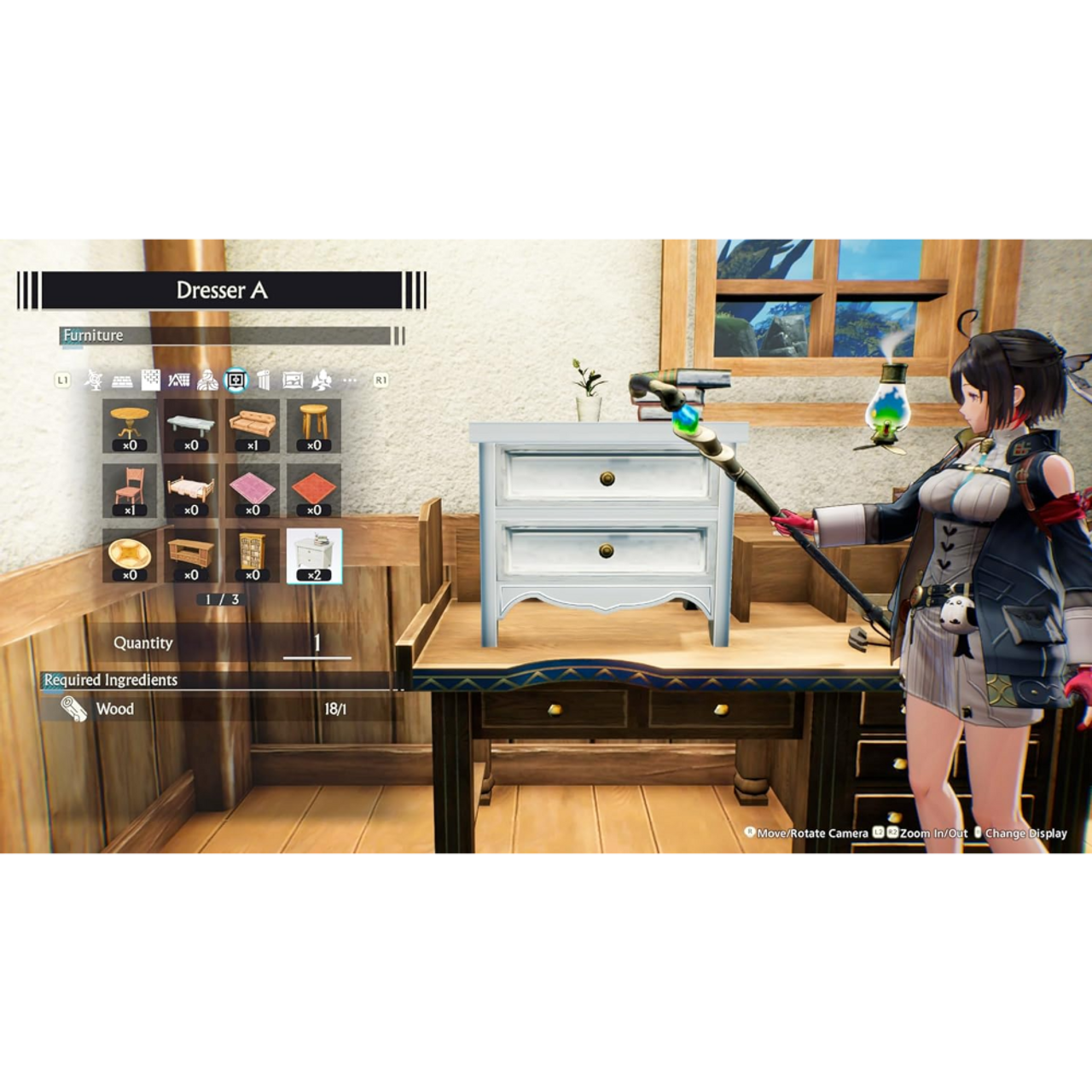
Task: Select the brick wall category icon
Action: coord(124,381)
